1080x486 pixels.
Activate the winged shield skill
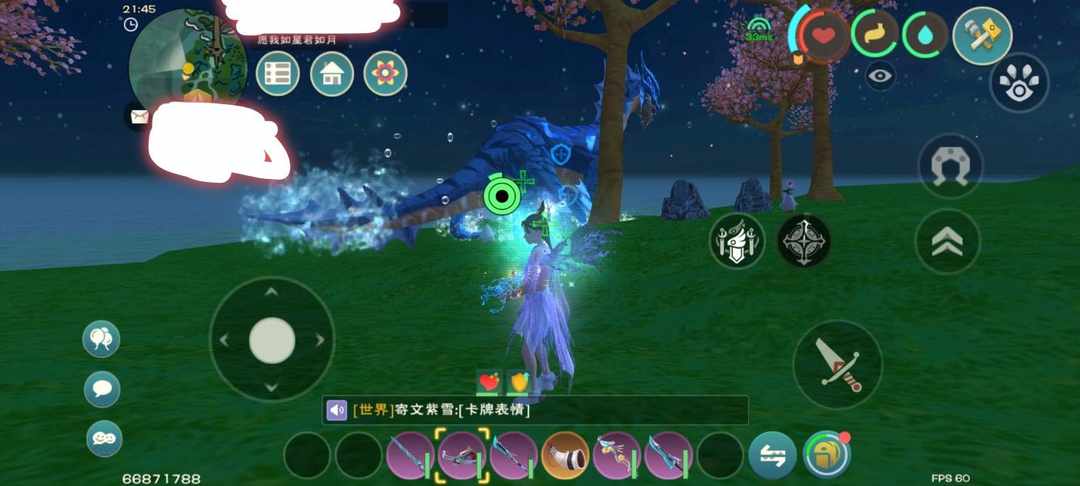tap(737, 241)
